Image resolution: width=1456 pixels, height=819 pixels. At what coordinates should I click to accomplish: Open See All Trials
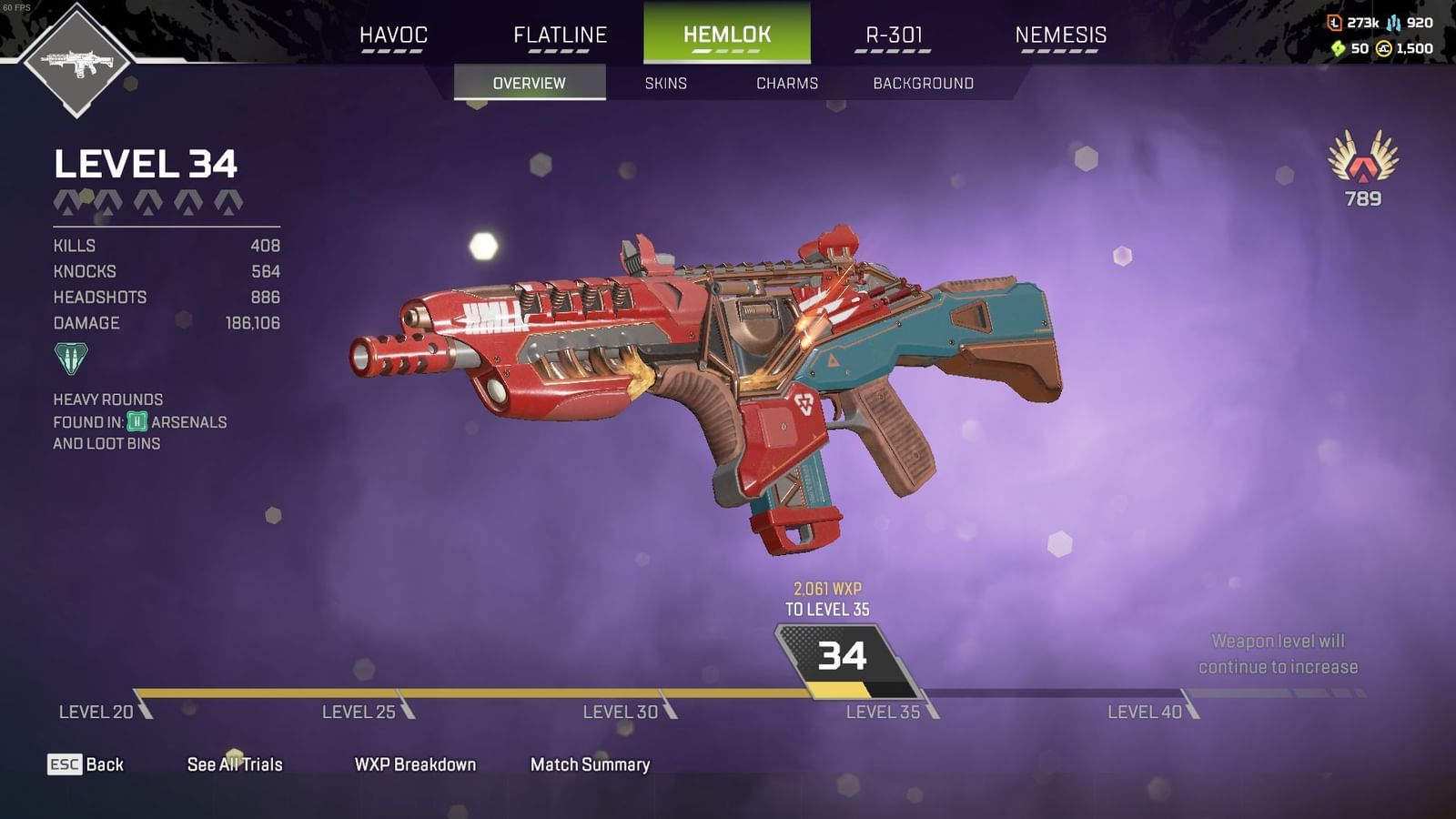234,765
